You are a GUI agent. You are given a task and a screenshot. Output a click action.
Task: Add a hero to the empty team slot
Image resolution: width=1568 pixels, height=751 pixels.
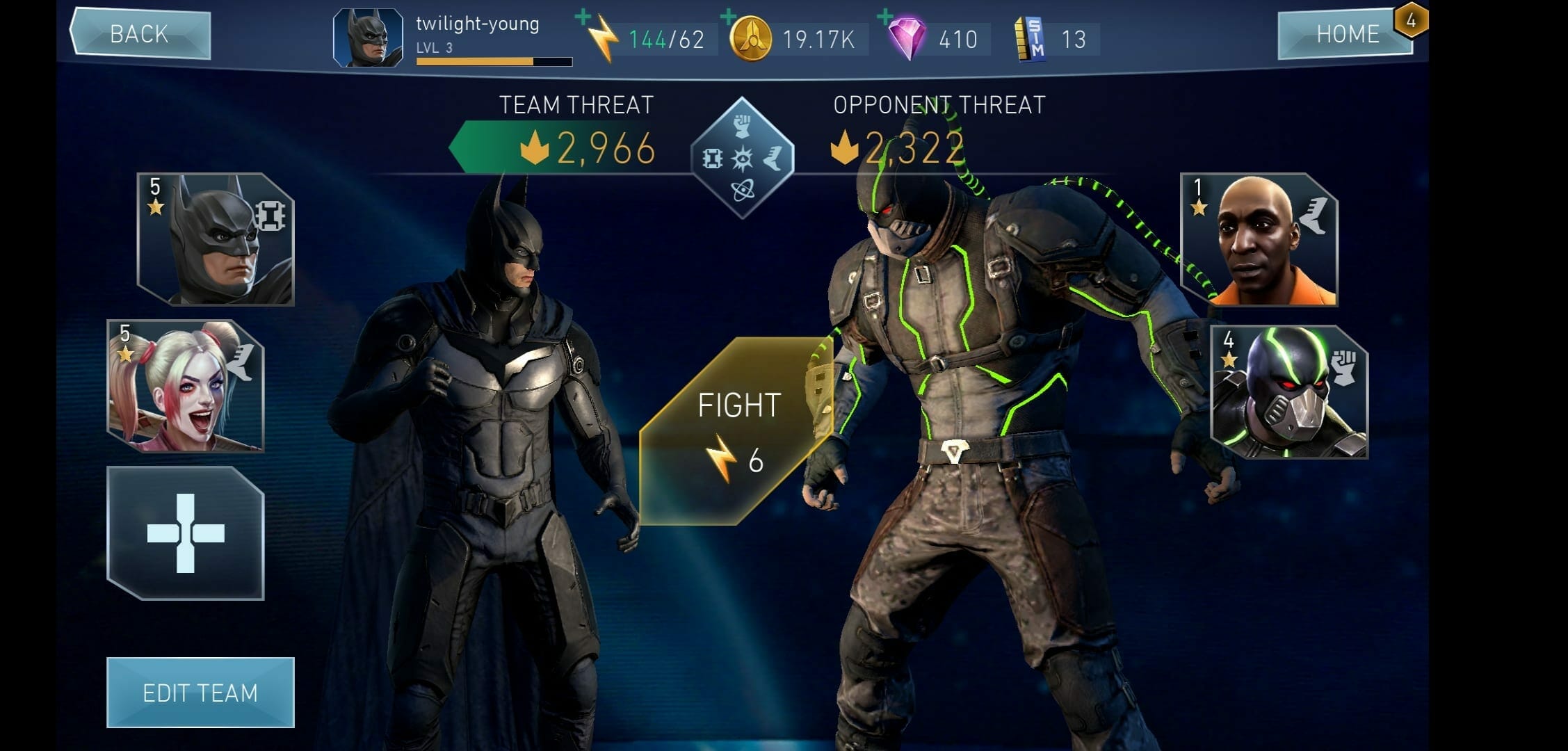pyautogui.click(x=186, y=533)
